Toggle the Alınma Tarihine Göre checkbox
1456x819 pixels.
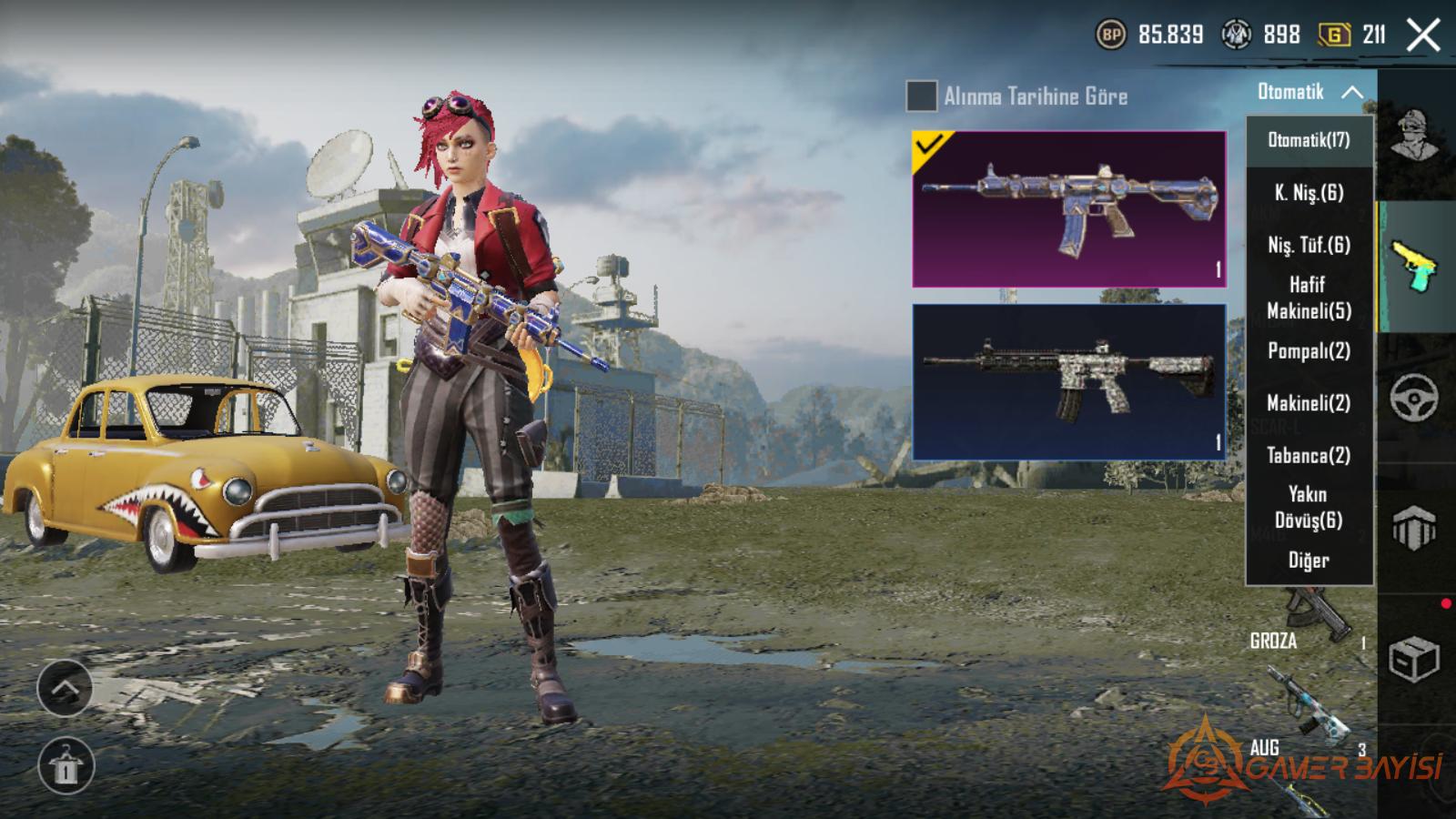point(921,96)
